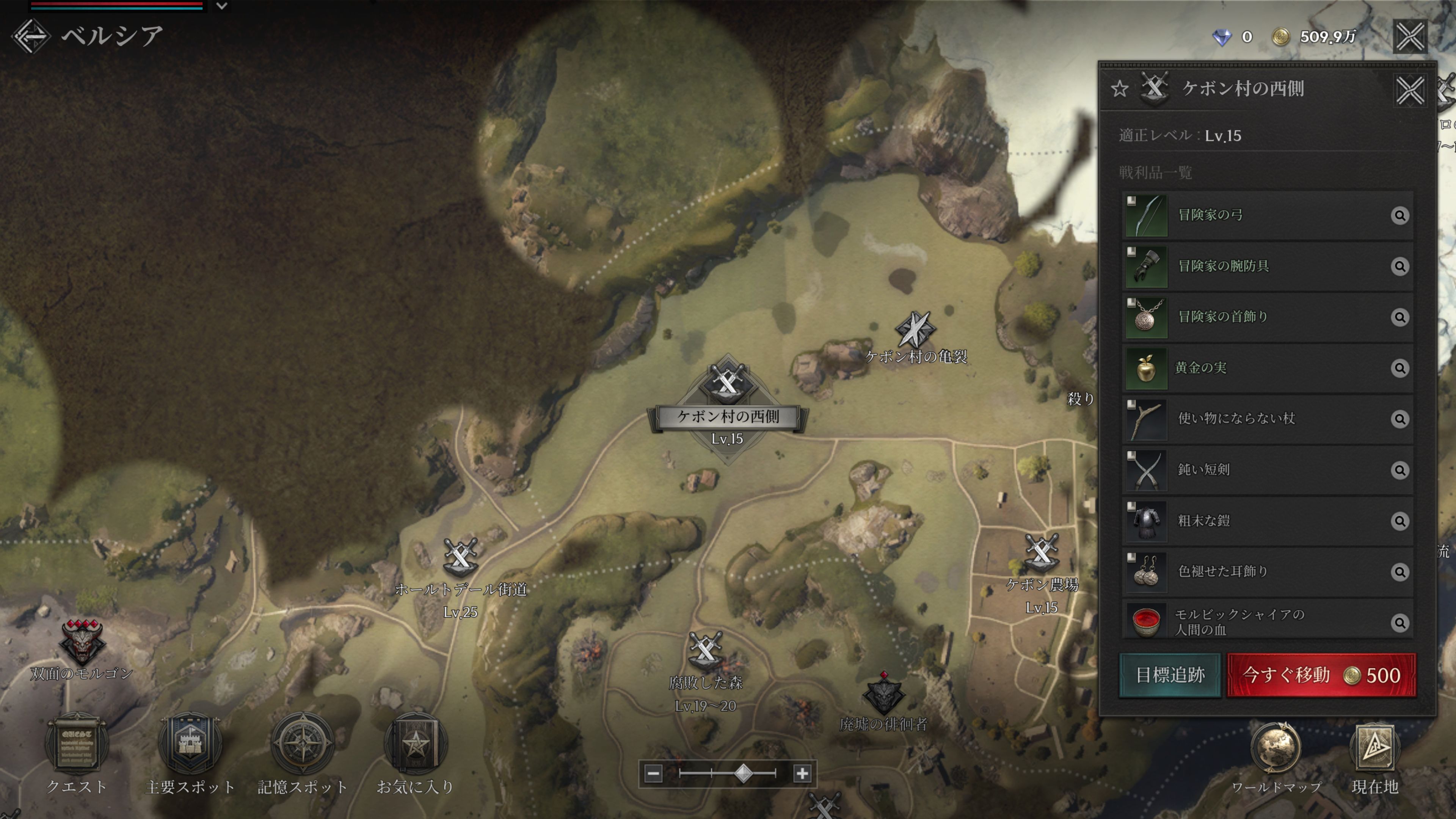
Task: Open the ワールドマップ globe
Action: tap(1276, 749)
